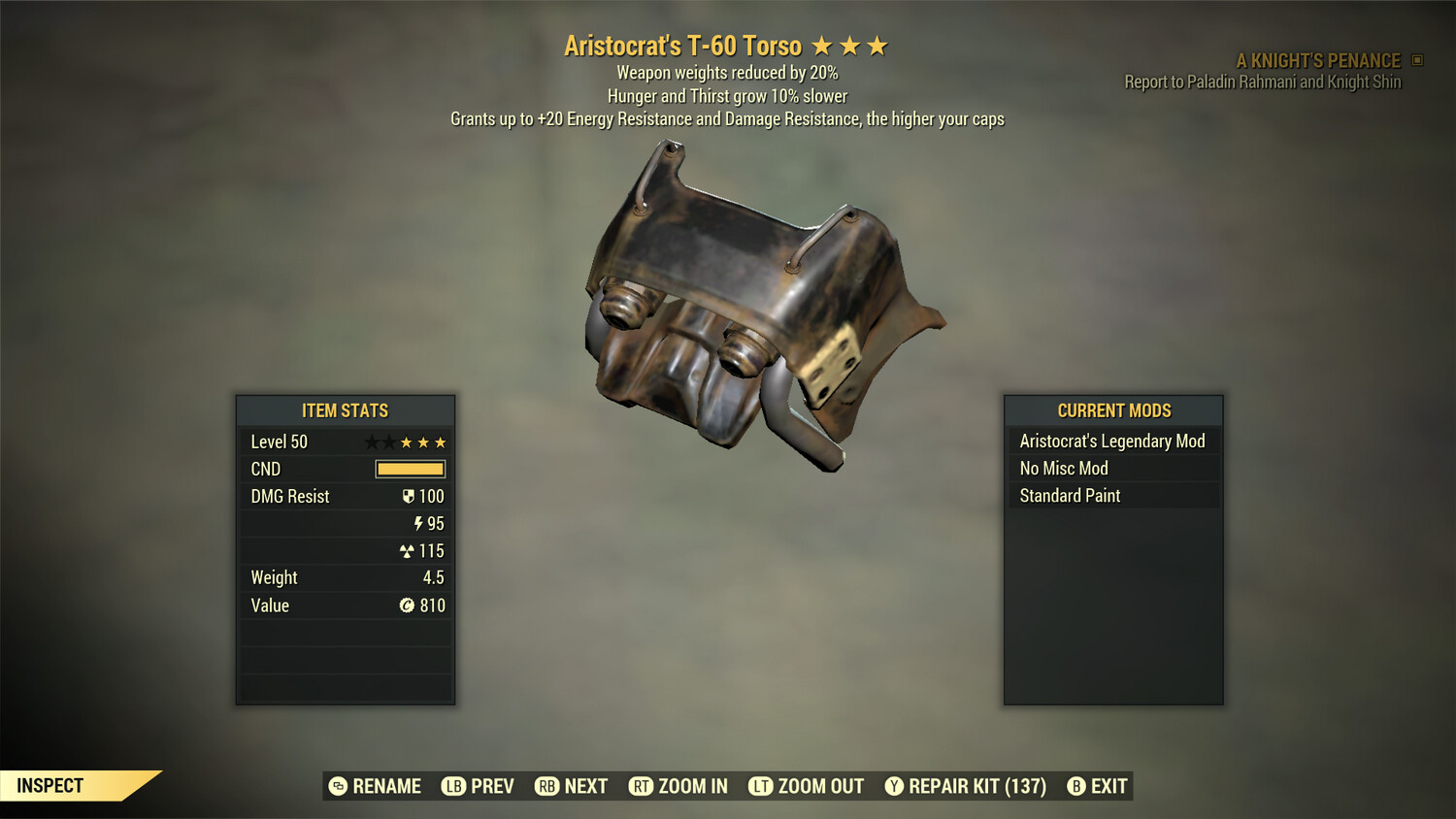The width and height of the screenshot is (1456, 819).
Task: Click the energy resistance lightning bolt icon
Action: tap(419, 523)
